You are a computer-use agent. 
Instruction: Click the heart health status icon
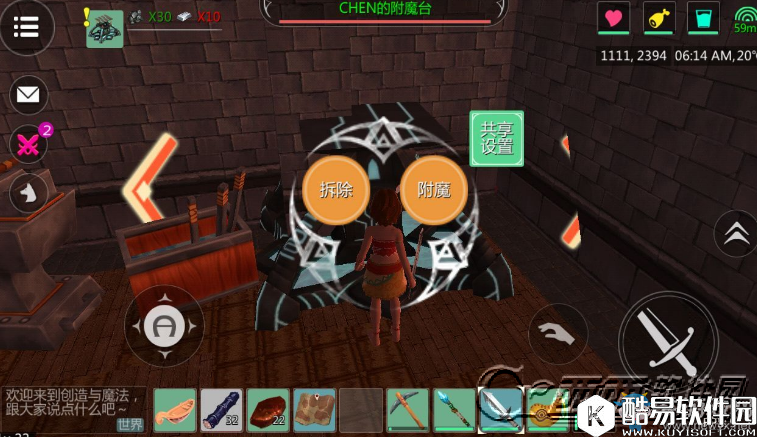[x=613, y=18]
